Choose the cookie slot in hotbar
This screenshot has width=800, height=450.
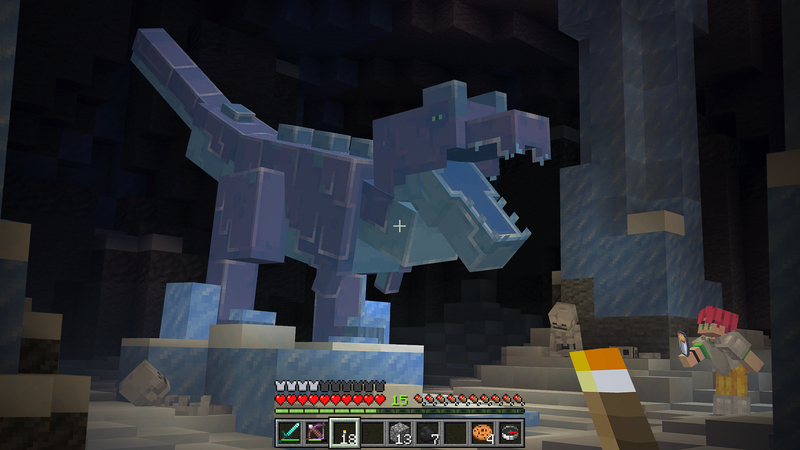tap(483, 432)
